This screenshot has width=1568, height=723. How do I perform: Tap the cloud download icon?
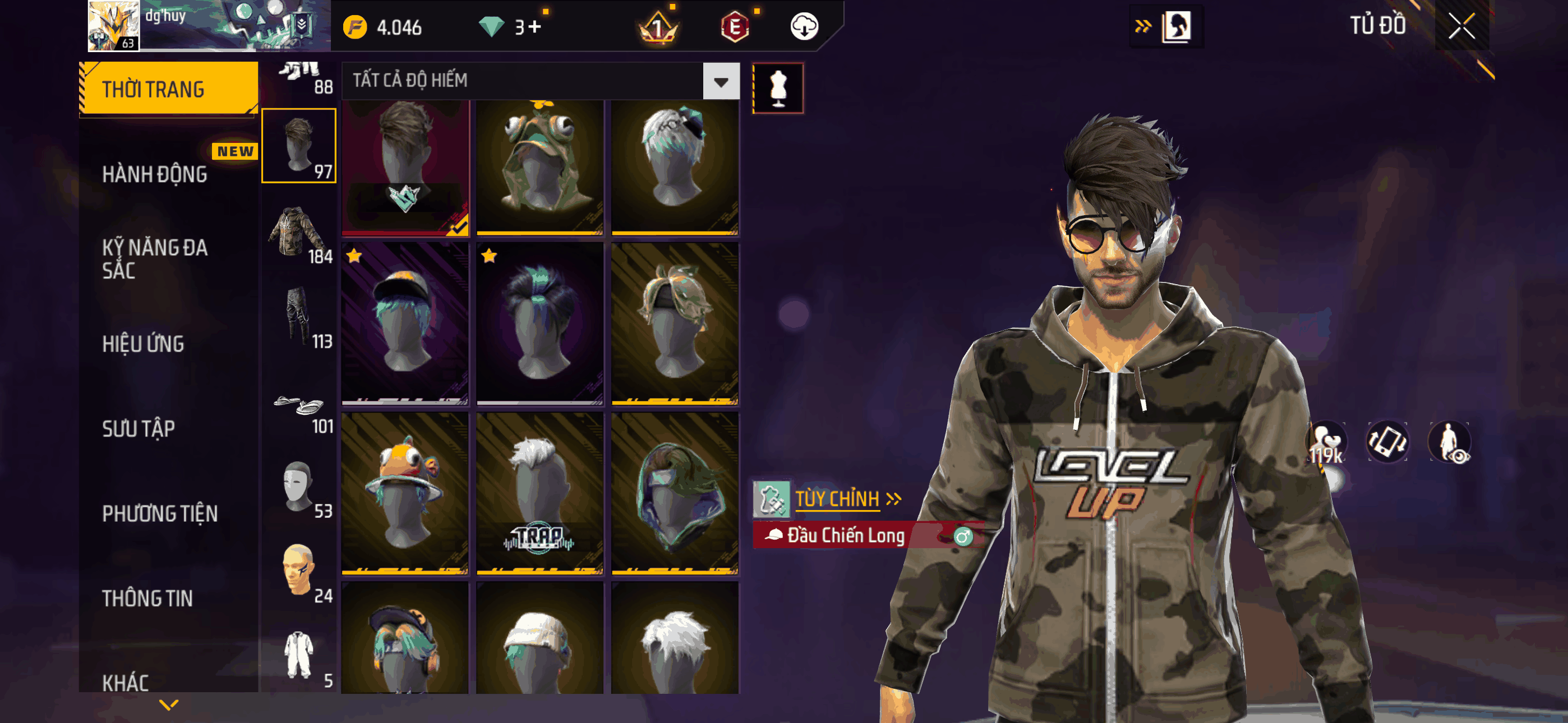pyautogui.click(x=804, y=27)
